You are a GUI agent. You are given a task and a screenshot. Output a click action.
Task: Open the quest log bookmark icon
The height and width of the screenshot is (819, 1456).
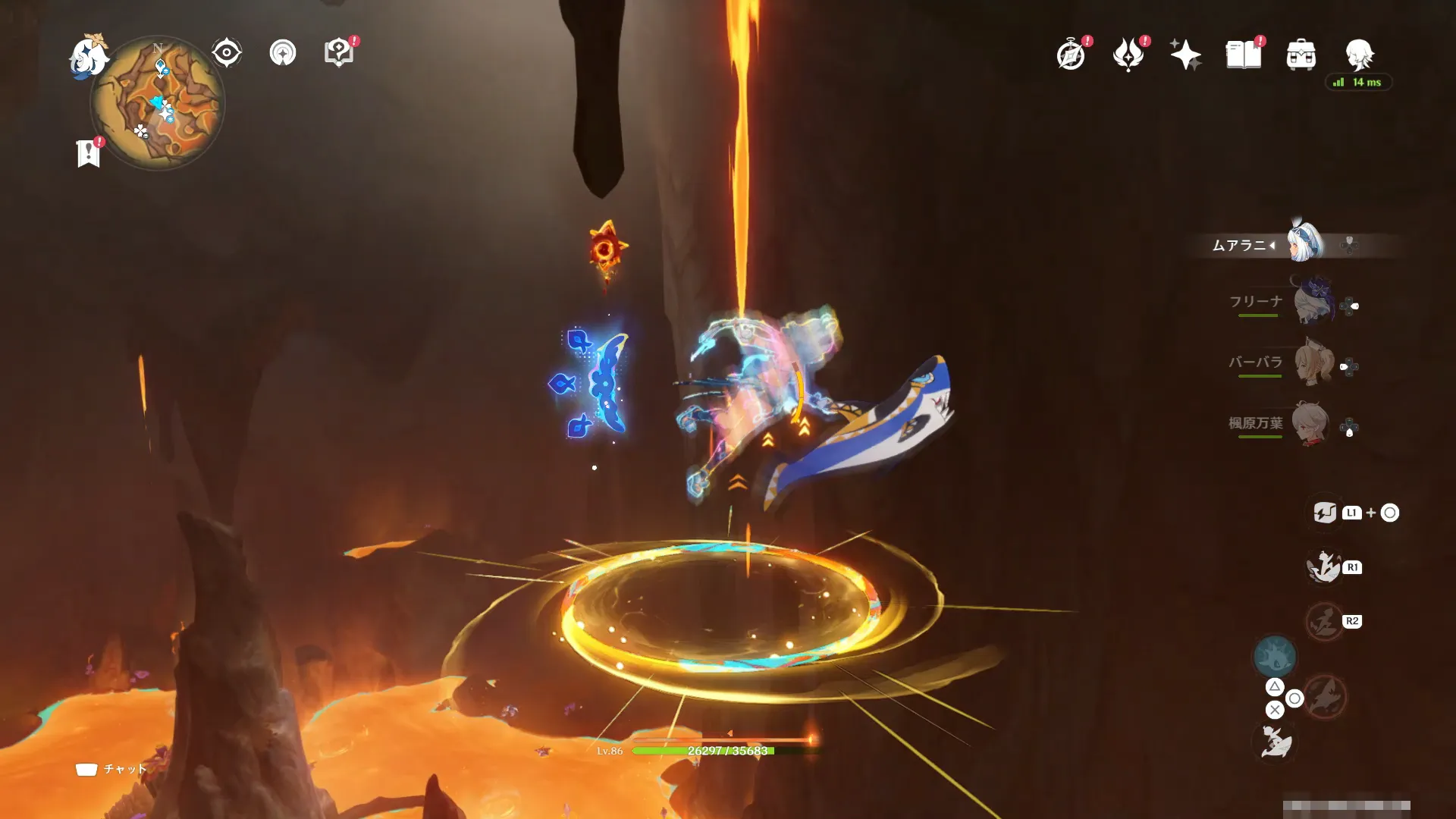[x=89, y=153]
